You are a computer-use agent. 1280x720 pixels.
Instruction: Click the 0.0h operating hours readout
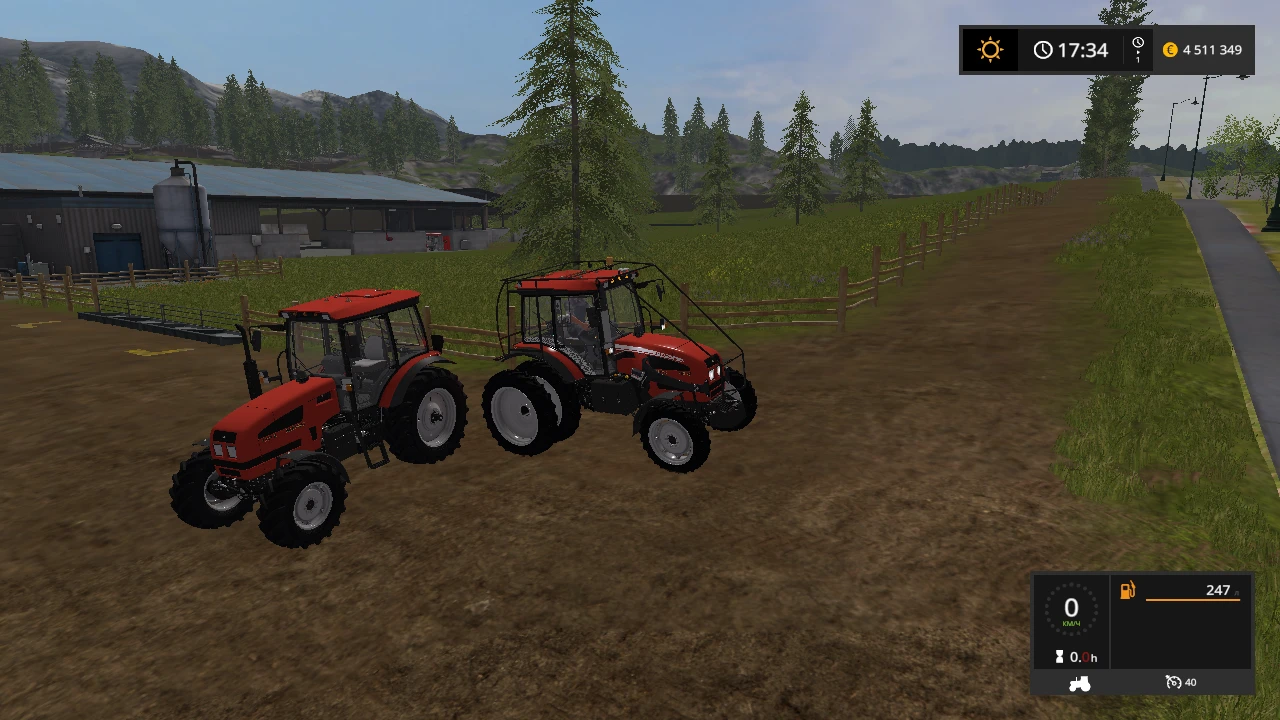click(x=1085, y=657)
